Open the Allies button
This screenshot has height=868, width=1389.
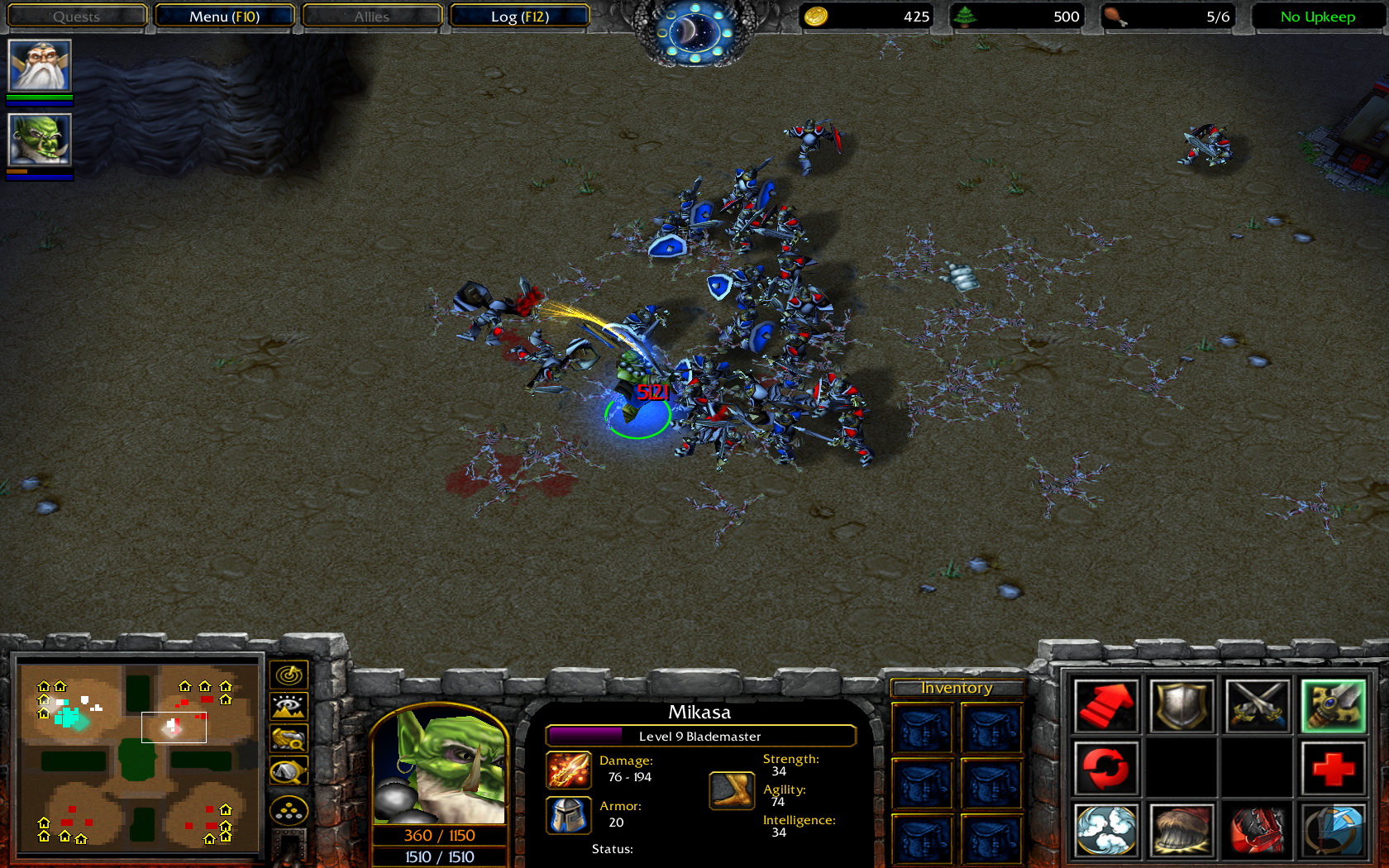[372, 17]
